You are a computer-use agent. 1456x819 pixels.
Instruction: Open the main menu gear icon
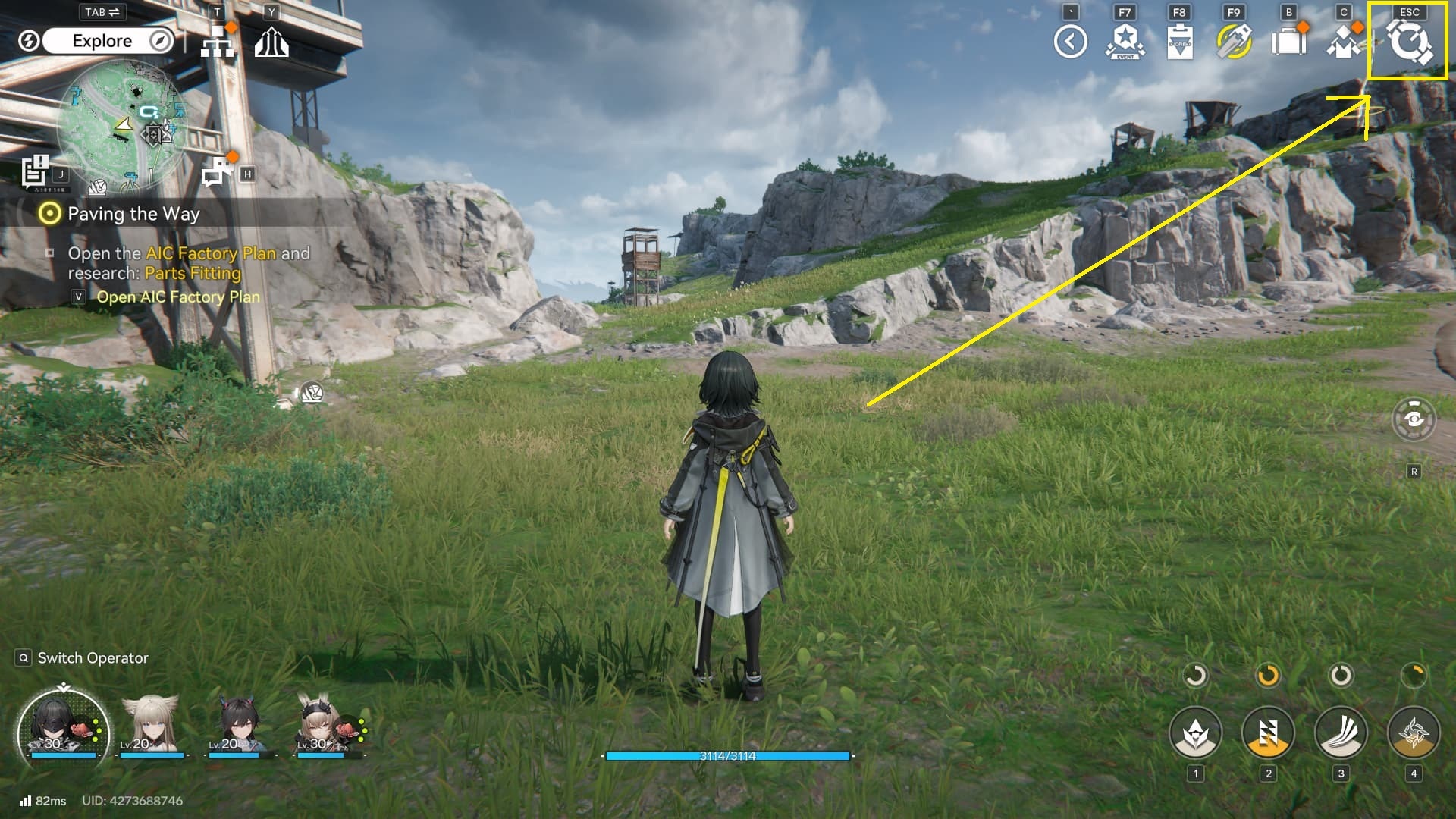click(1408, 42)
